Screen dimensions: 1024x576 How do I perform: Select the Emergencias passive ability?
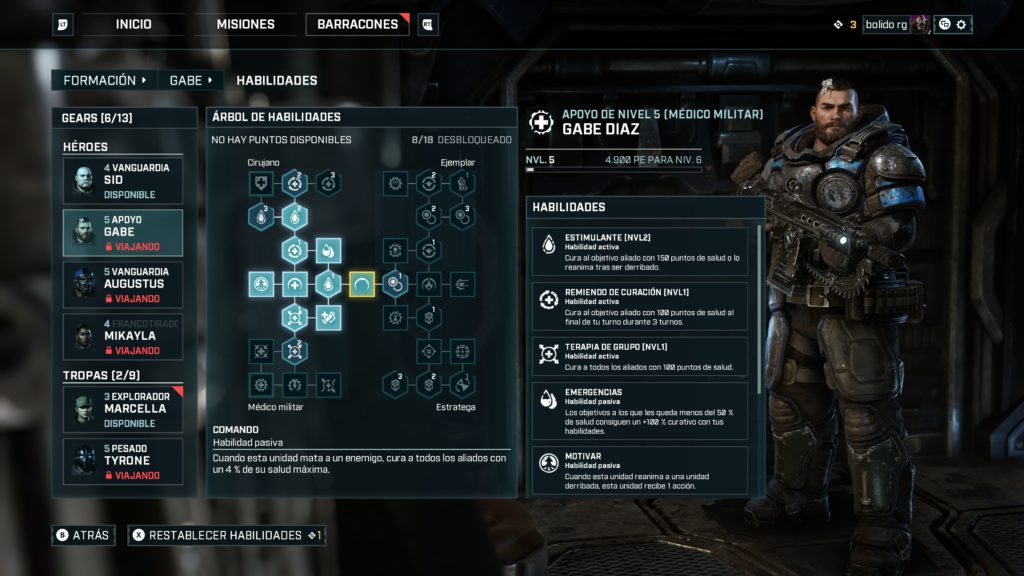point(640,411)
